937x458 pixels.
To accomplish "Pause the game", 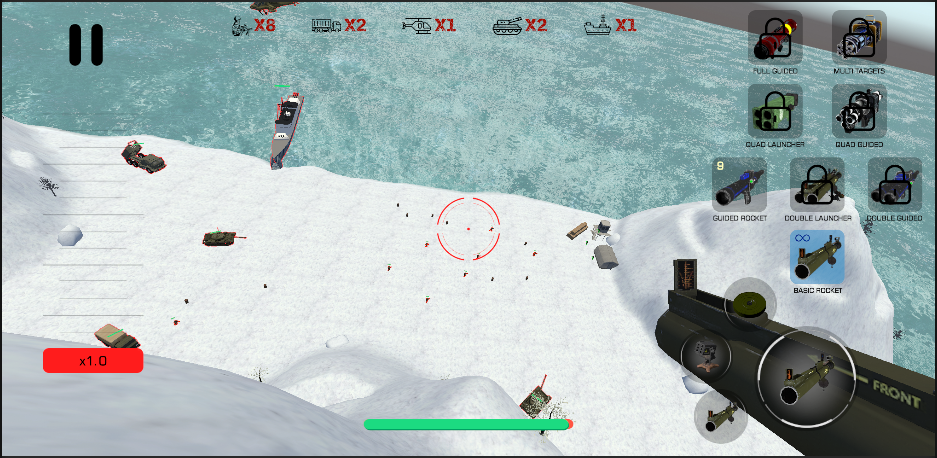I will pos(86,45).
